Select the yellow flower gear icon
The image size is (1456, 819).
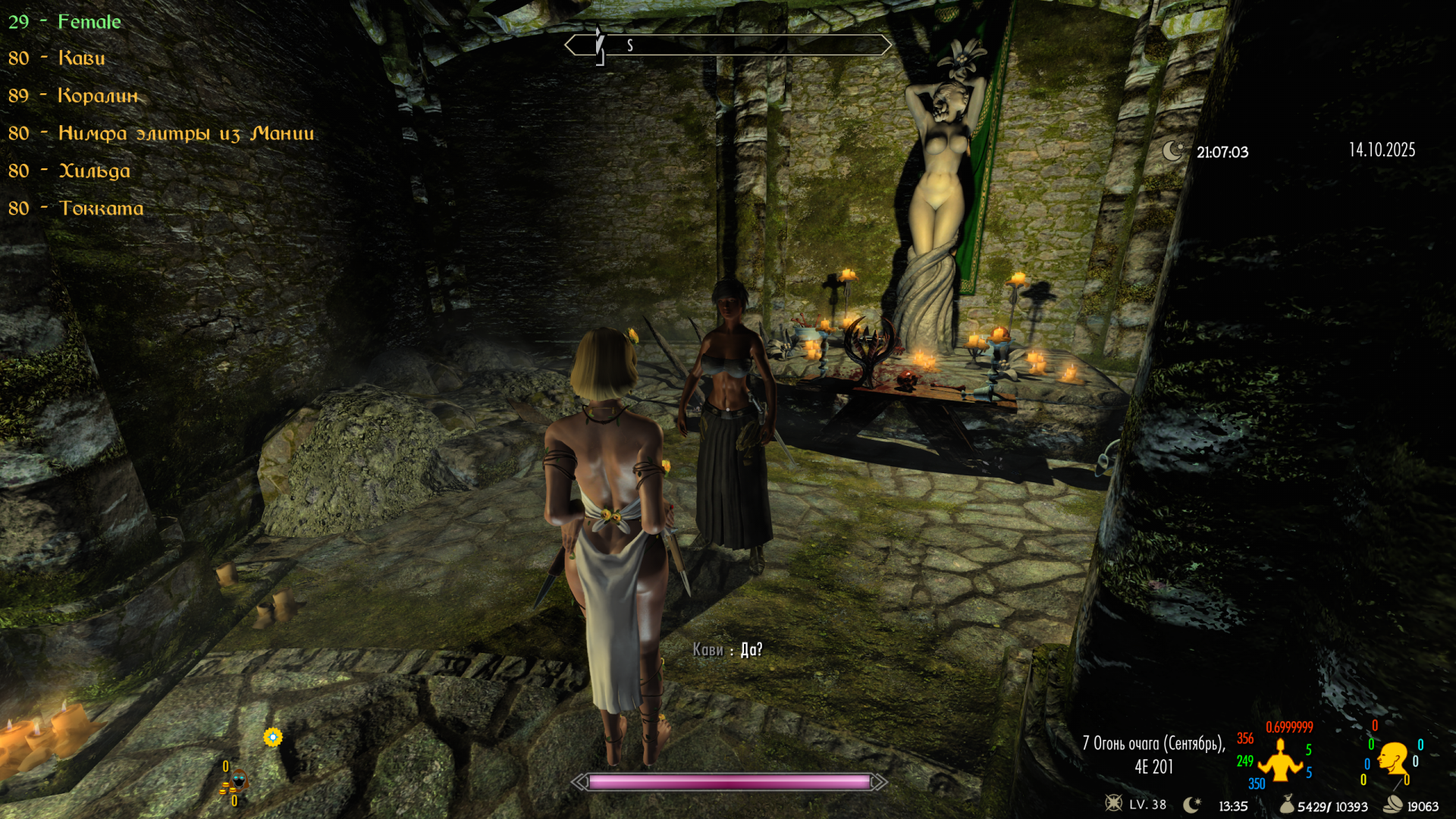click(273, 736)
